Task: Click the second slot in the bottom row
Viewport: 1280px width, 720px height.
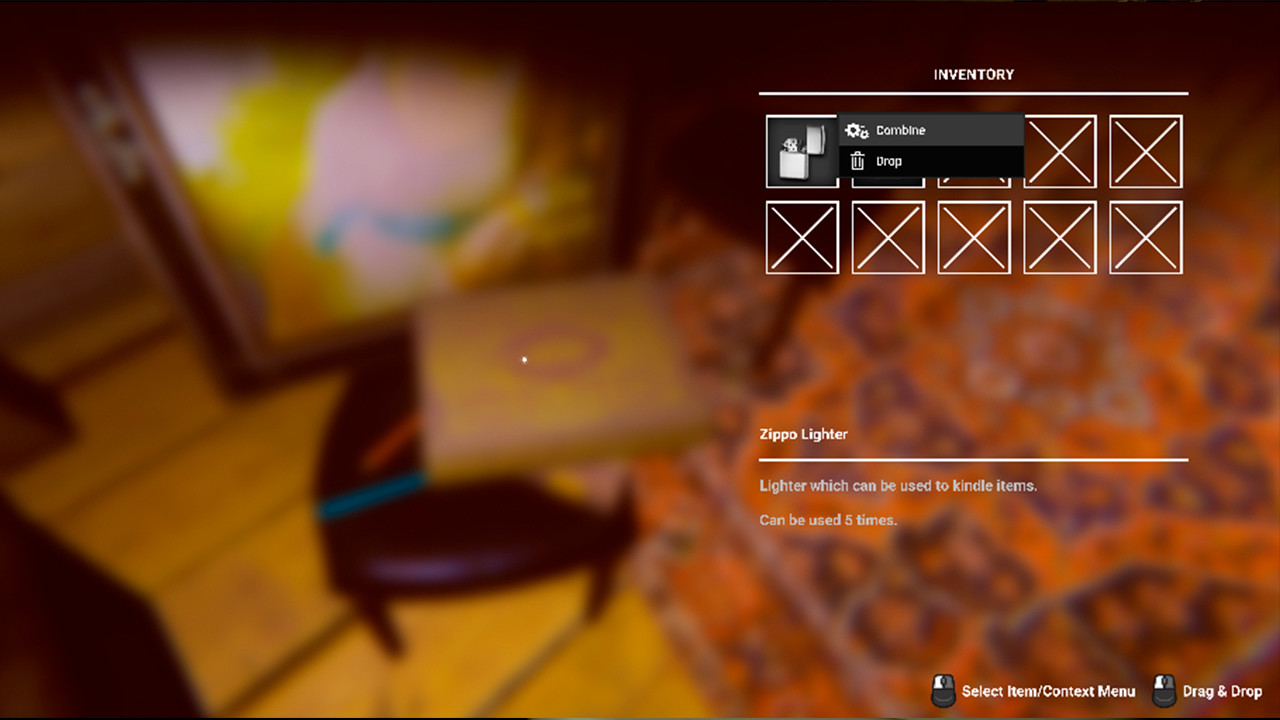Action: click(888, 237)
